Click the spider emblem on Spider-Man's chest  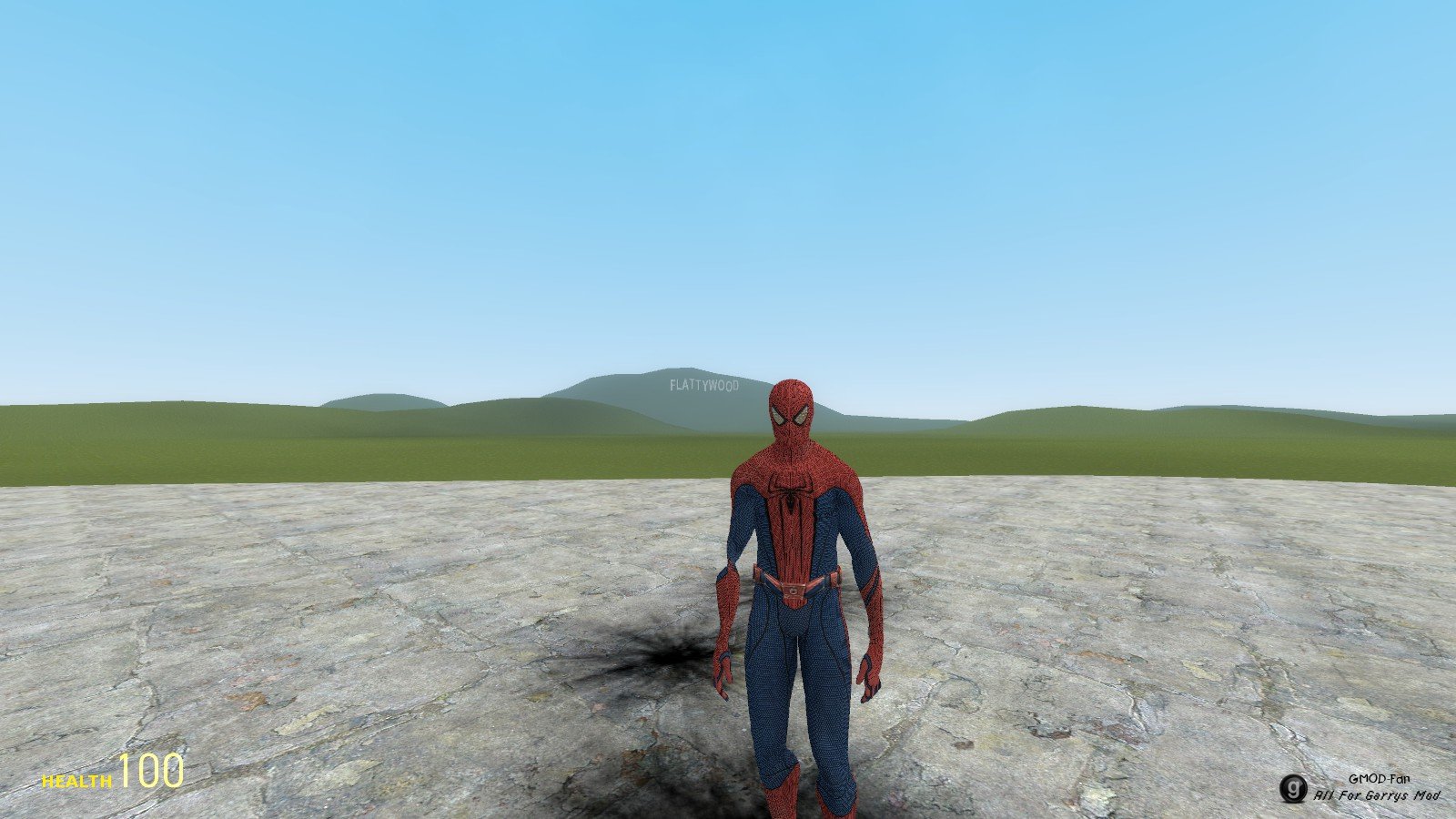[791, 496]
